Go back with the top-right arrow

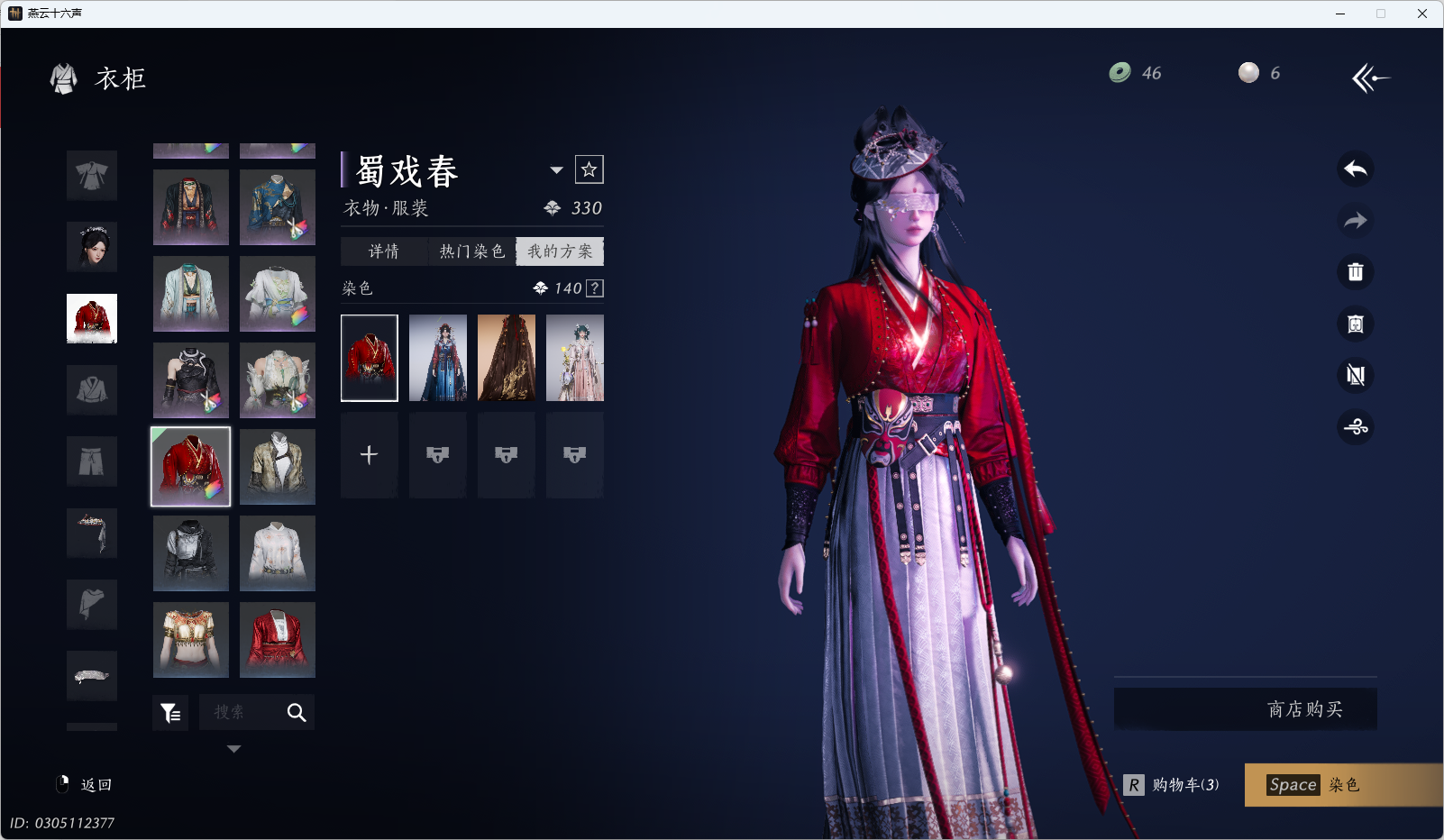pyautogui.click(x=1370, y=78)
